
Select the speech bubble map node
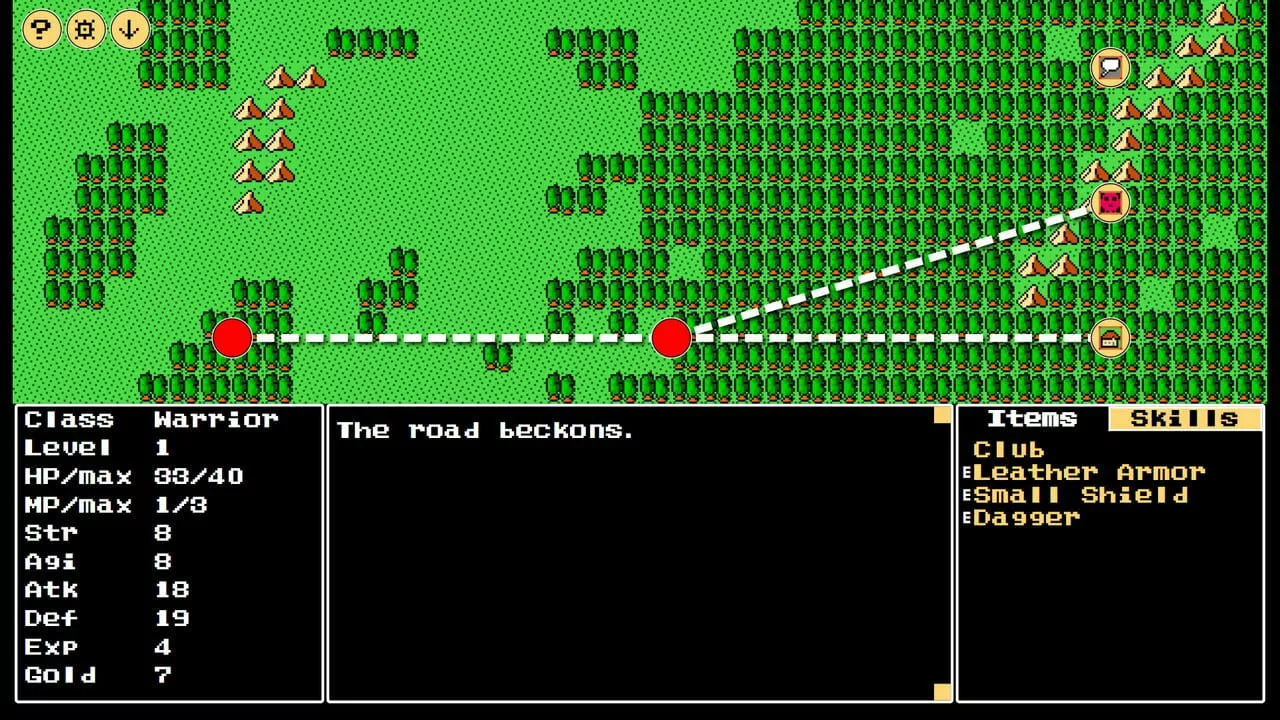[1110, 68]
